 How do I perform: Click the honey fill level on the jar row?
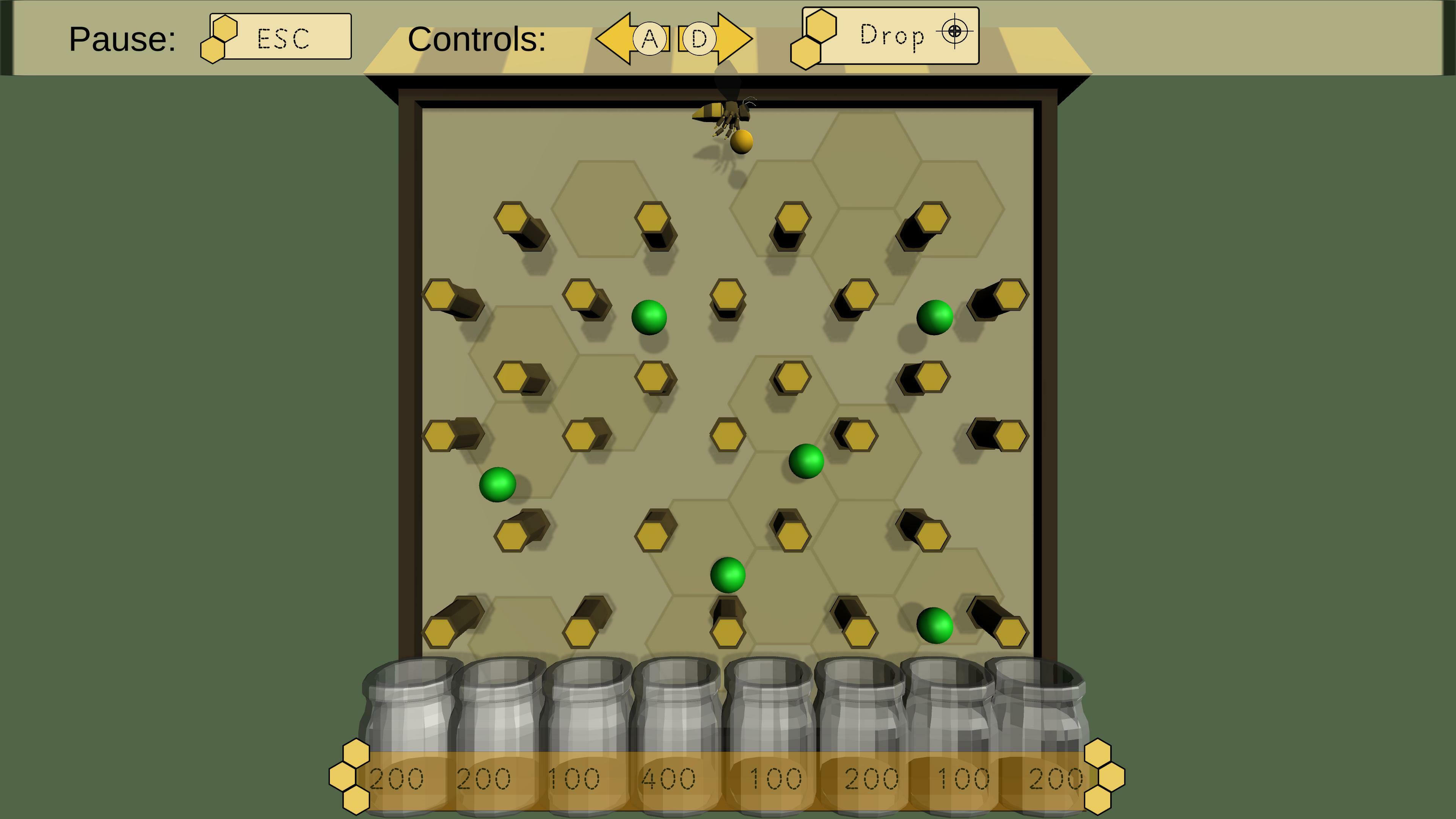729,752
